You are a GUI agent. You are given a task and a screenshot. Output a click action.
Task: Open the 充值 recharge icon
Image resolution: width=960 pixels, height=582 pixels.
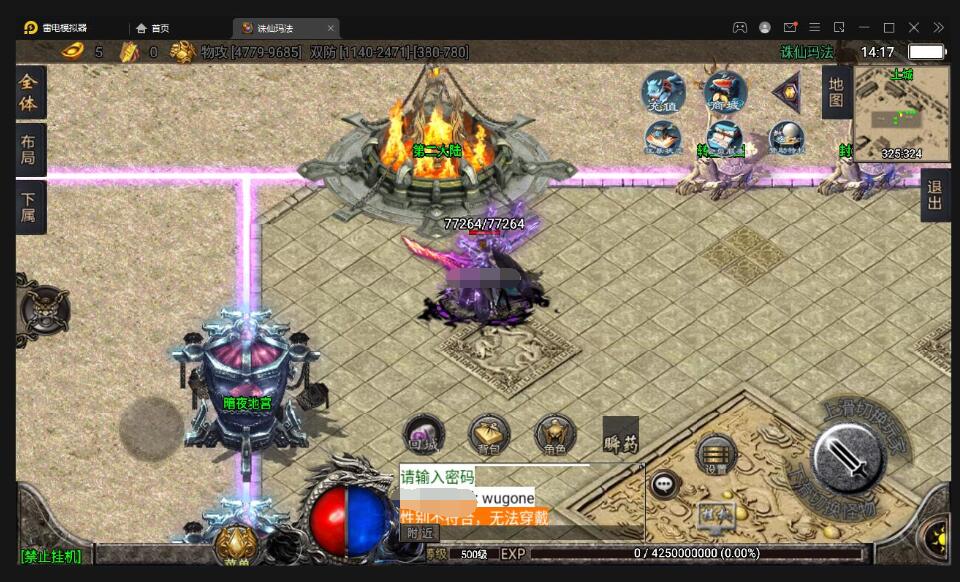tap(662, 93)
